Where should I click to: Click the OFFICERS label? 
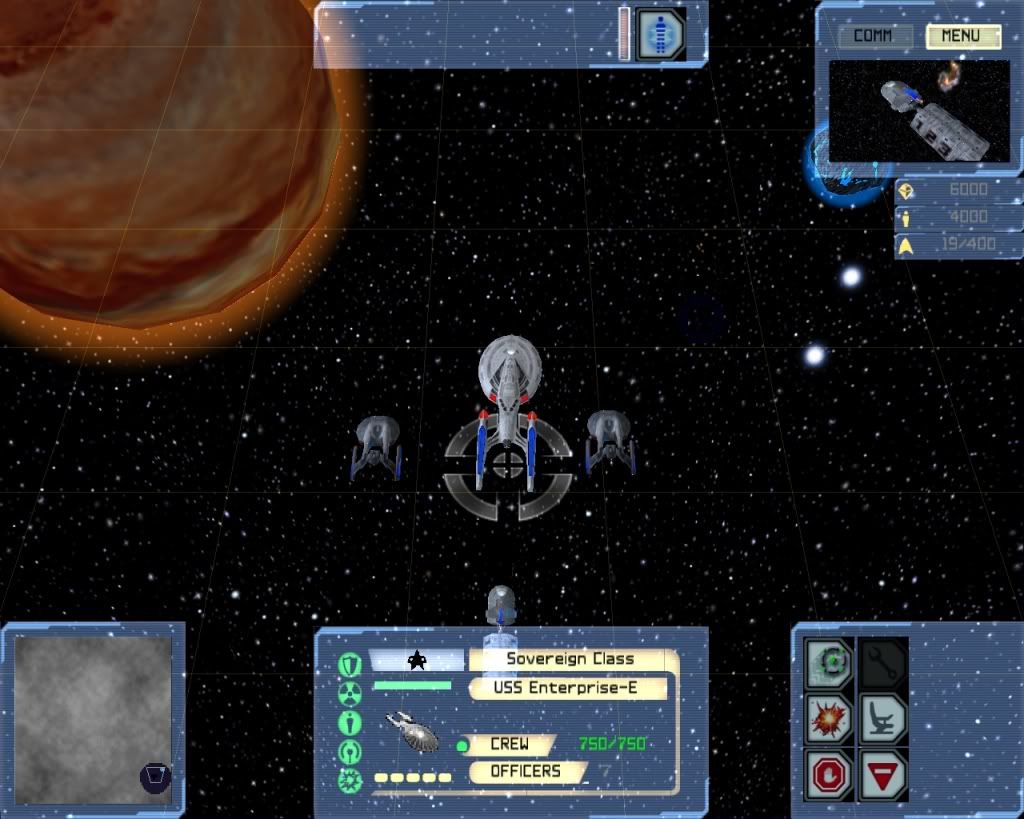tap(525, 771)
